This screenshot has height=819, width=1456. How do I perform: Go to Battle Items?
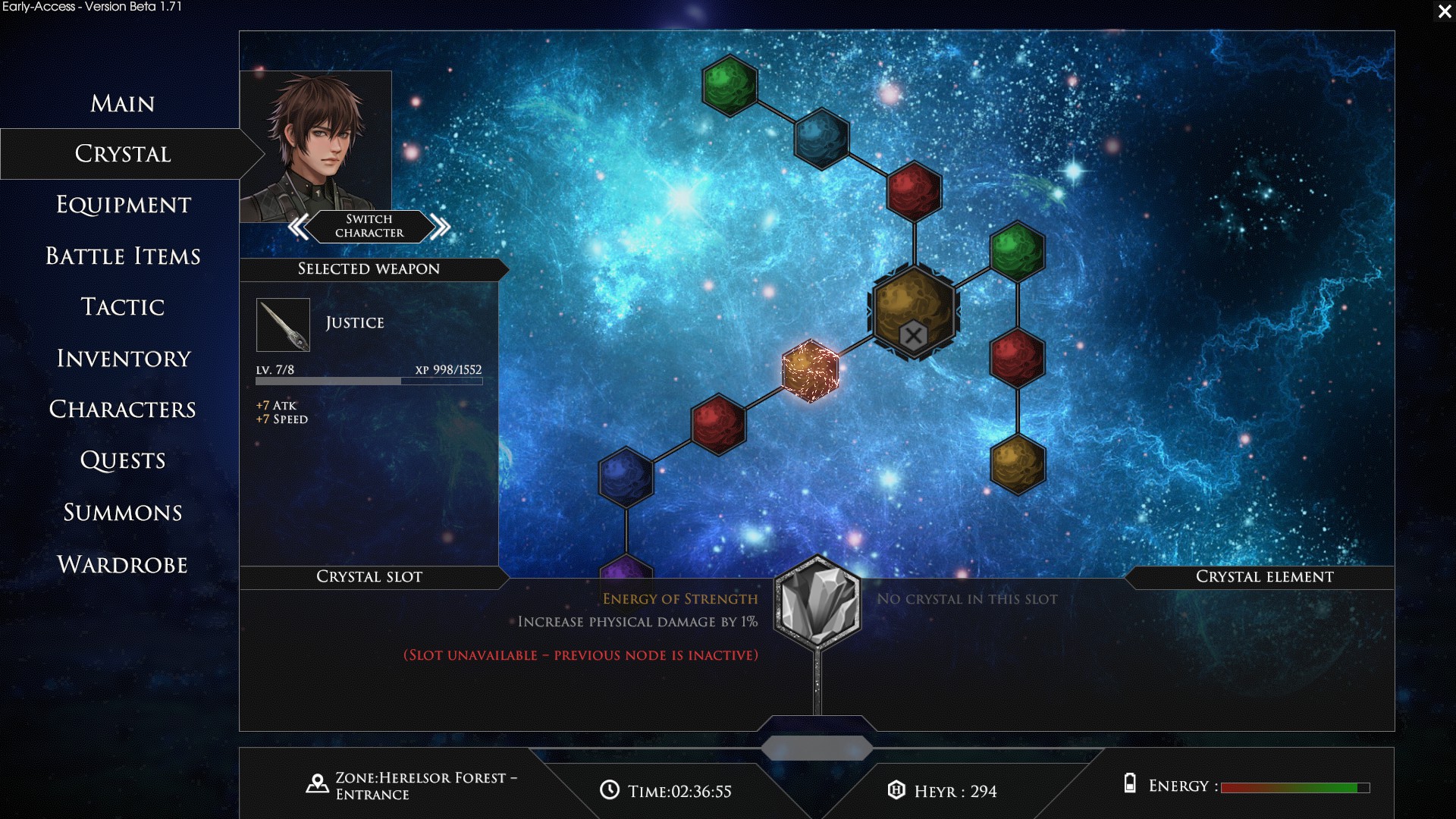pos(123,256)
